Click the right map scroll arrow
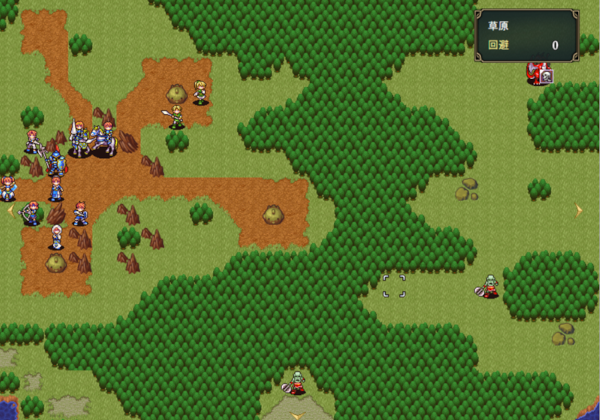Image resolution: width=600 pixels, height=420 pixels. pos(579,210)
